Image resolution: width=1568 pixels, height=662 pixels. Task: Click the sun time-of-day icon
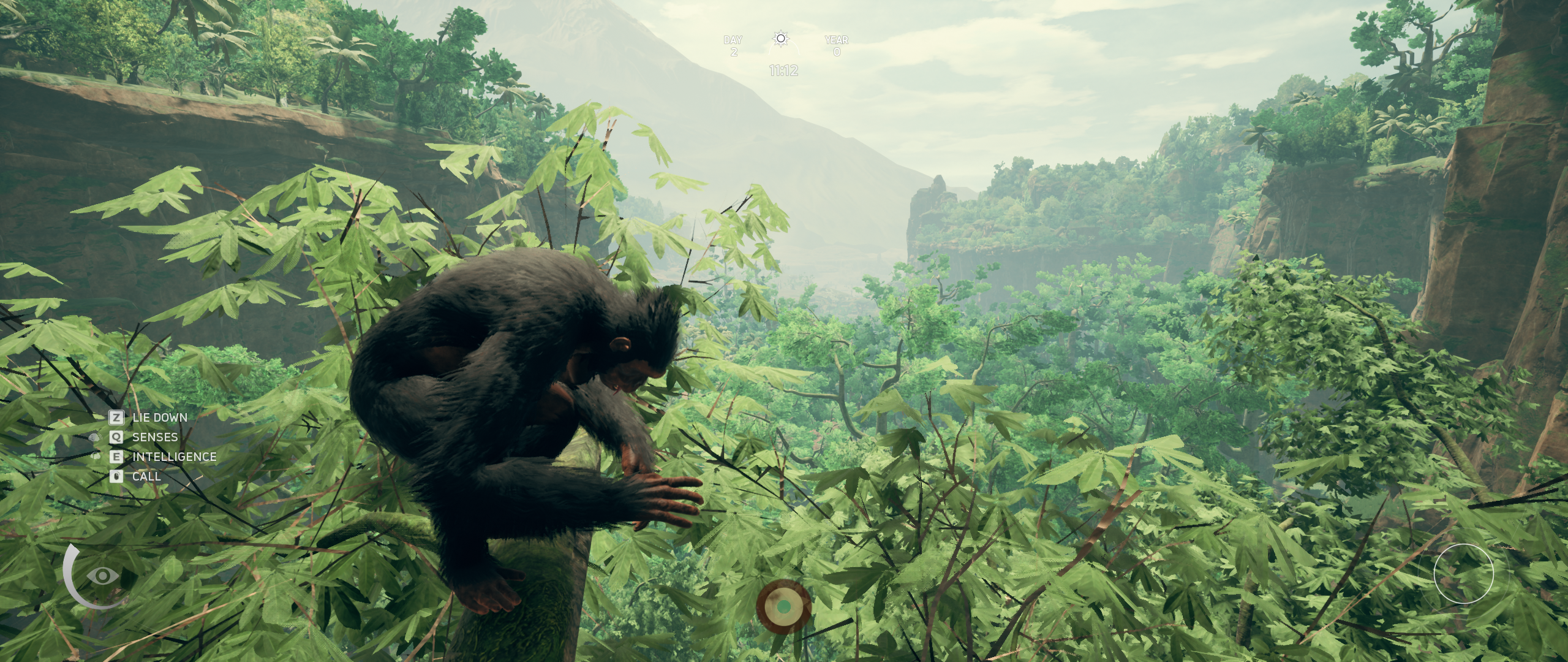780,39
